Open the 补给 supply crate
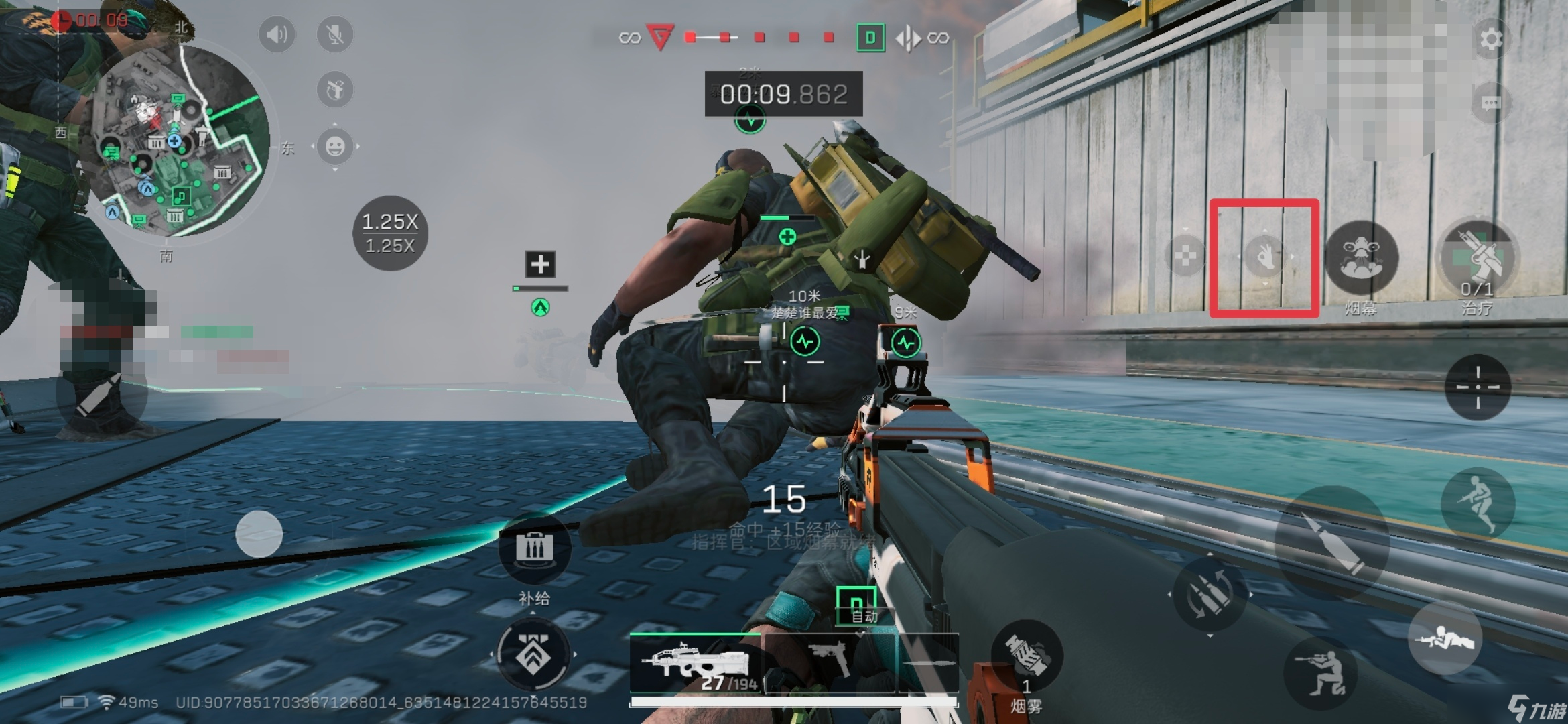The width and height of the screenshot is (1568, 724). [x=534, y=550]
